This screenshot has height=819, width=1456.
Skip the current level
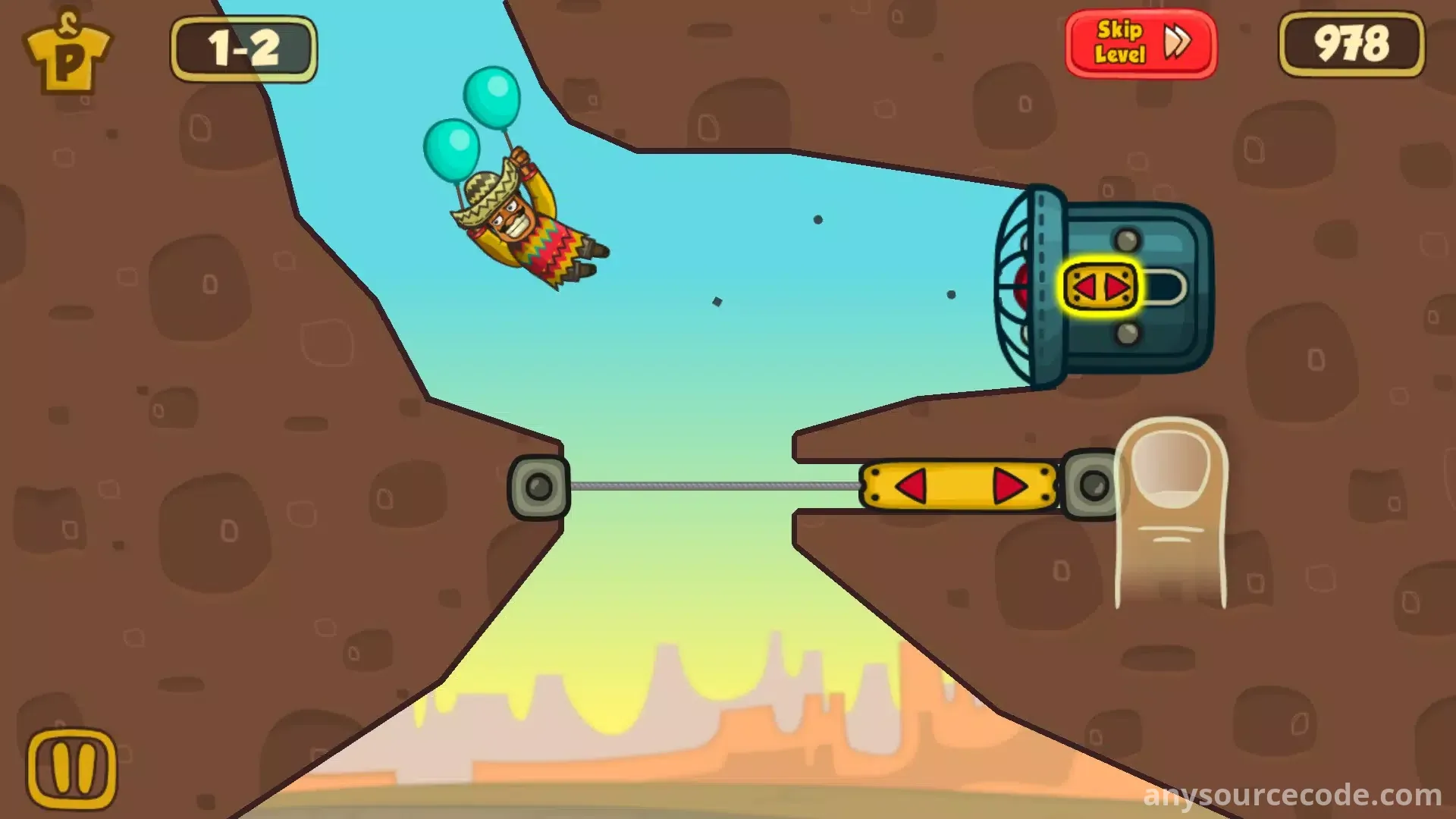tap(1141, 43)
